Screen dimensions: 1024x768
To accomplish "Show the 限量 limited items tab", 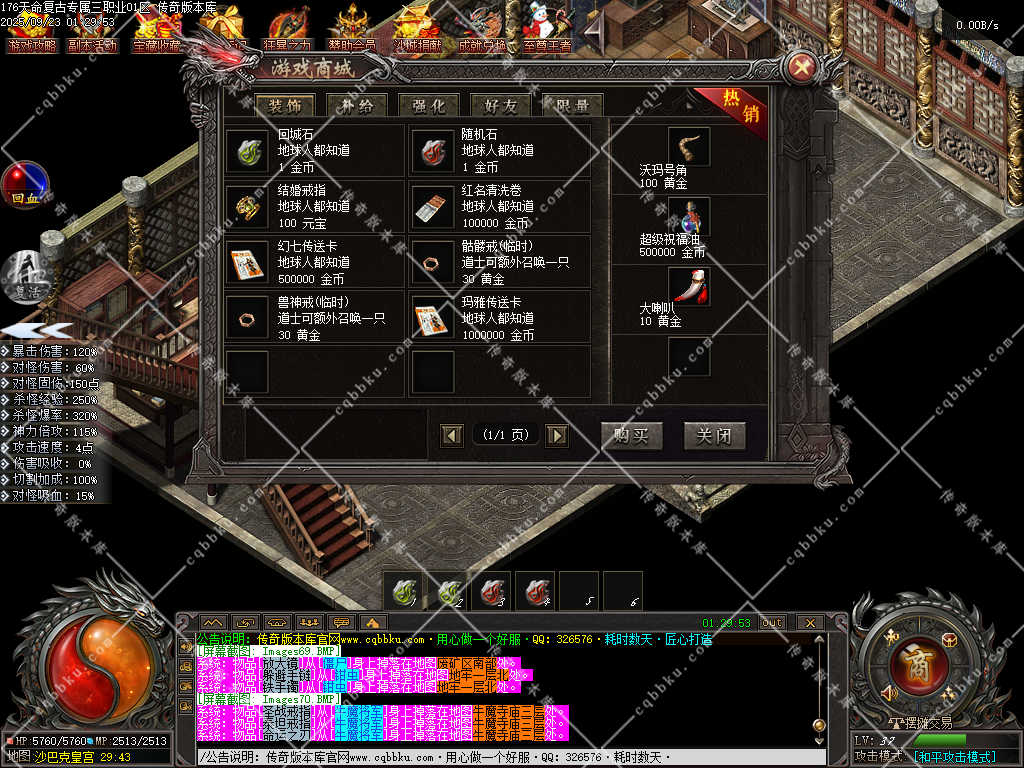I will pos(572,106).
